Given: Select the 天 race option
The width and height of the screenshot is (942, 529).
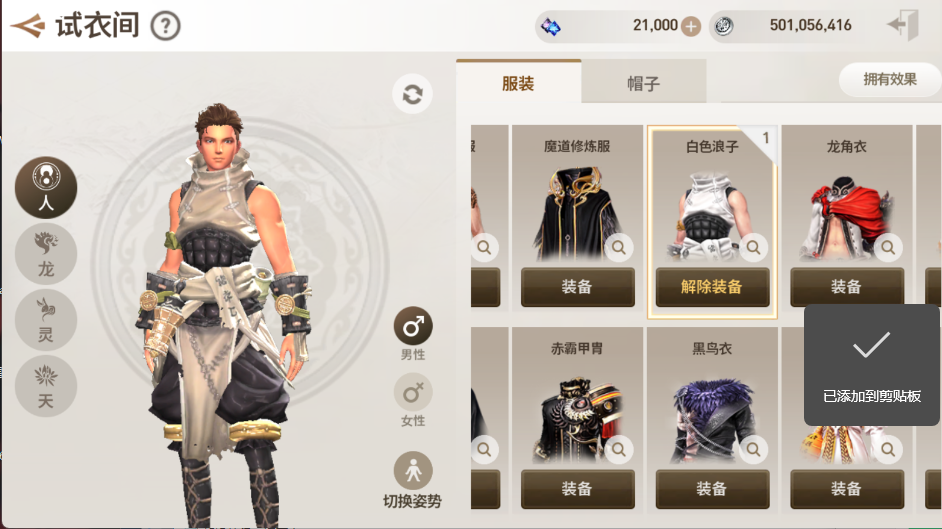Looking at the screenshot, I should (46, 386).
